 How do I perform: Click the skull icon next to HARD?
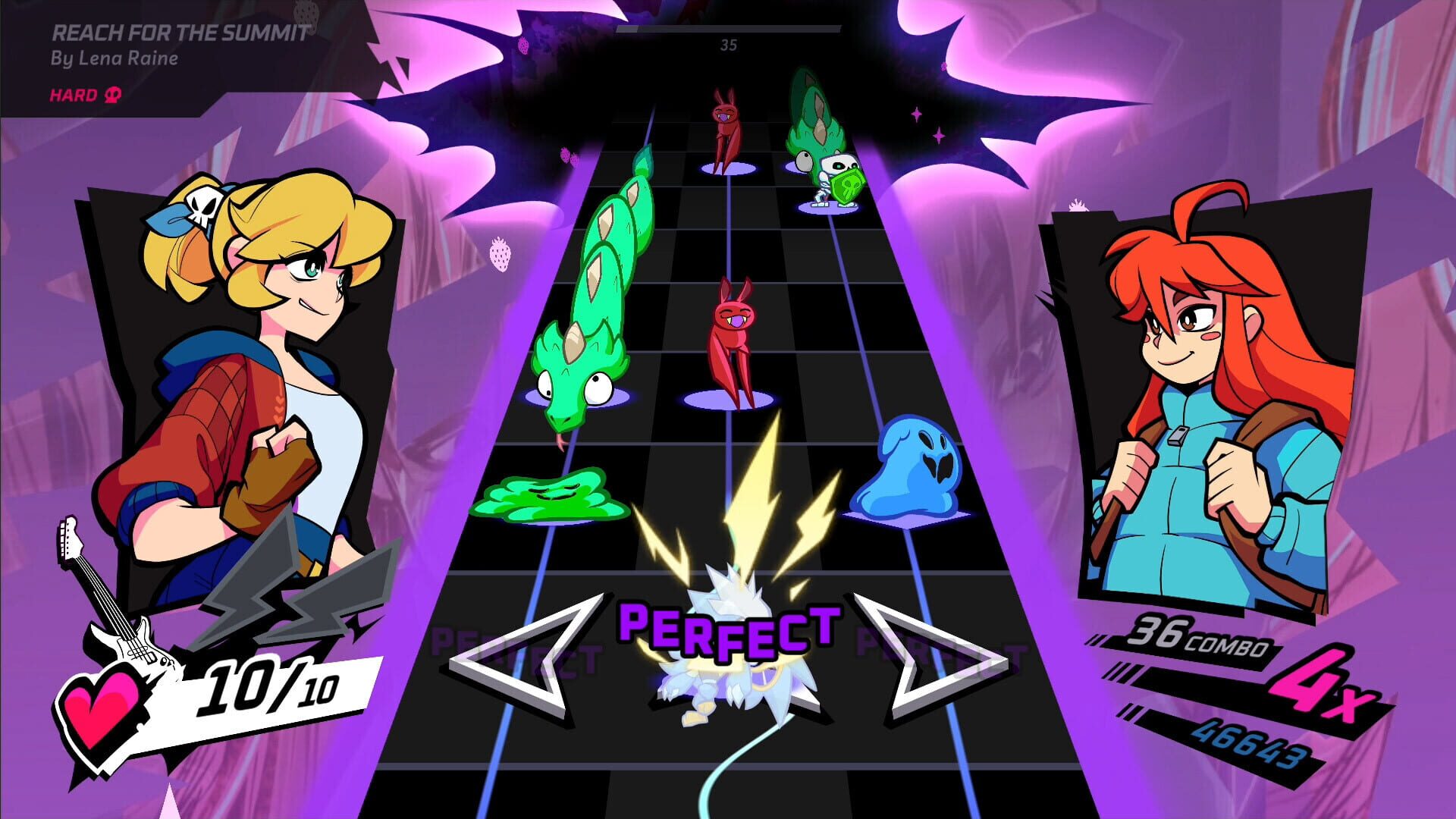pos(111,96)
